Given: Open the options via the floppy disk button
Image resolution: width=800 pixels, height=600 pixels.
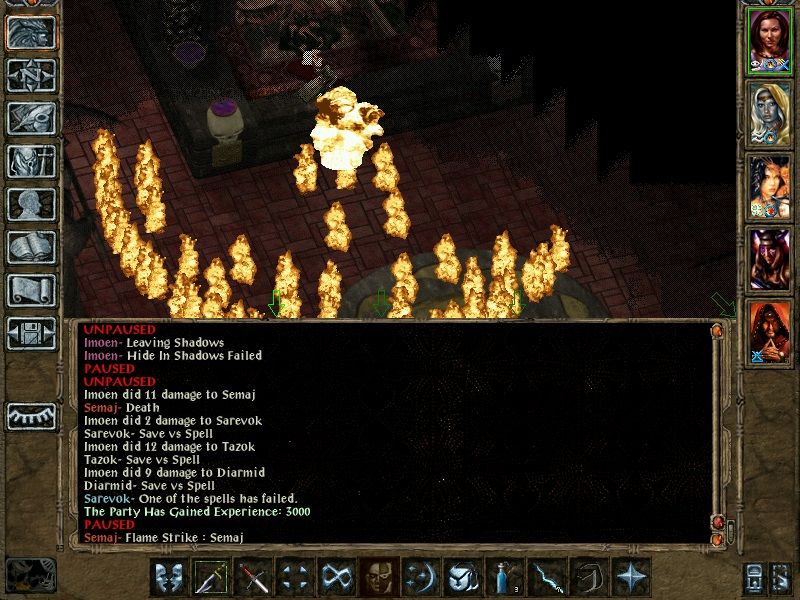Looking at the screenshot, I should [30, 333].
